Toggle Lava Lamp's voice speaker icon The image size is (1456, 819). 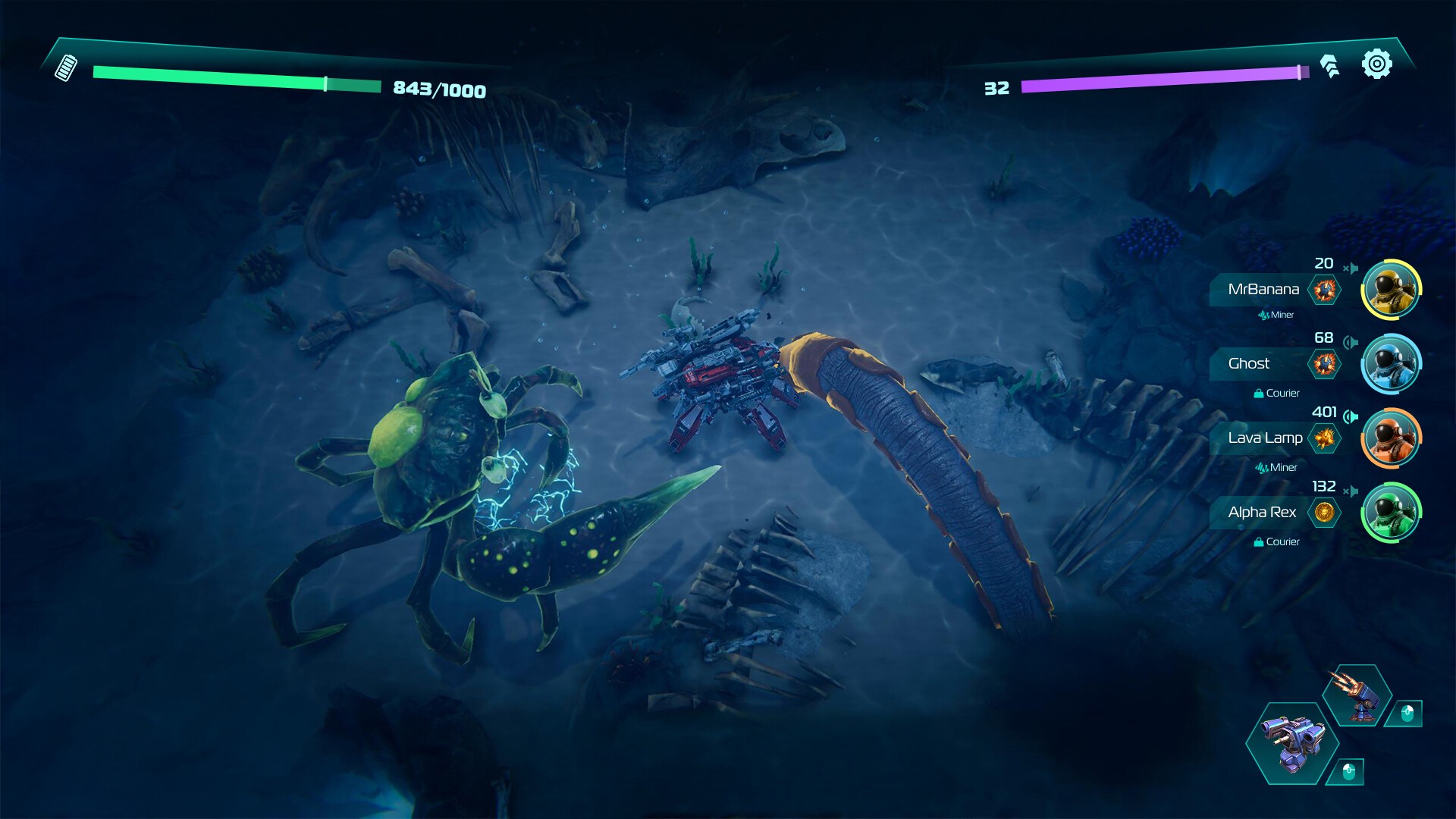[1351, 416]
